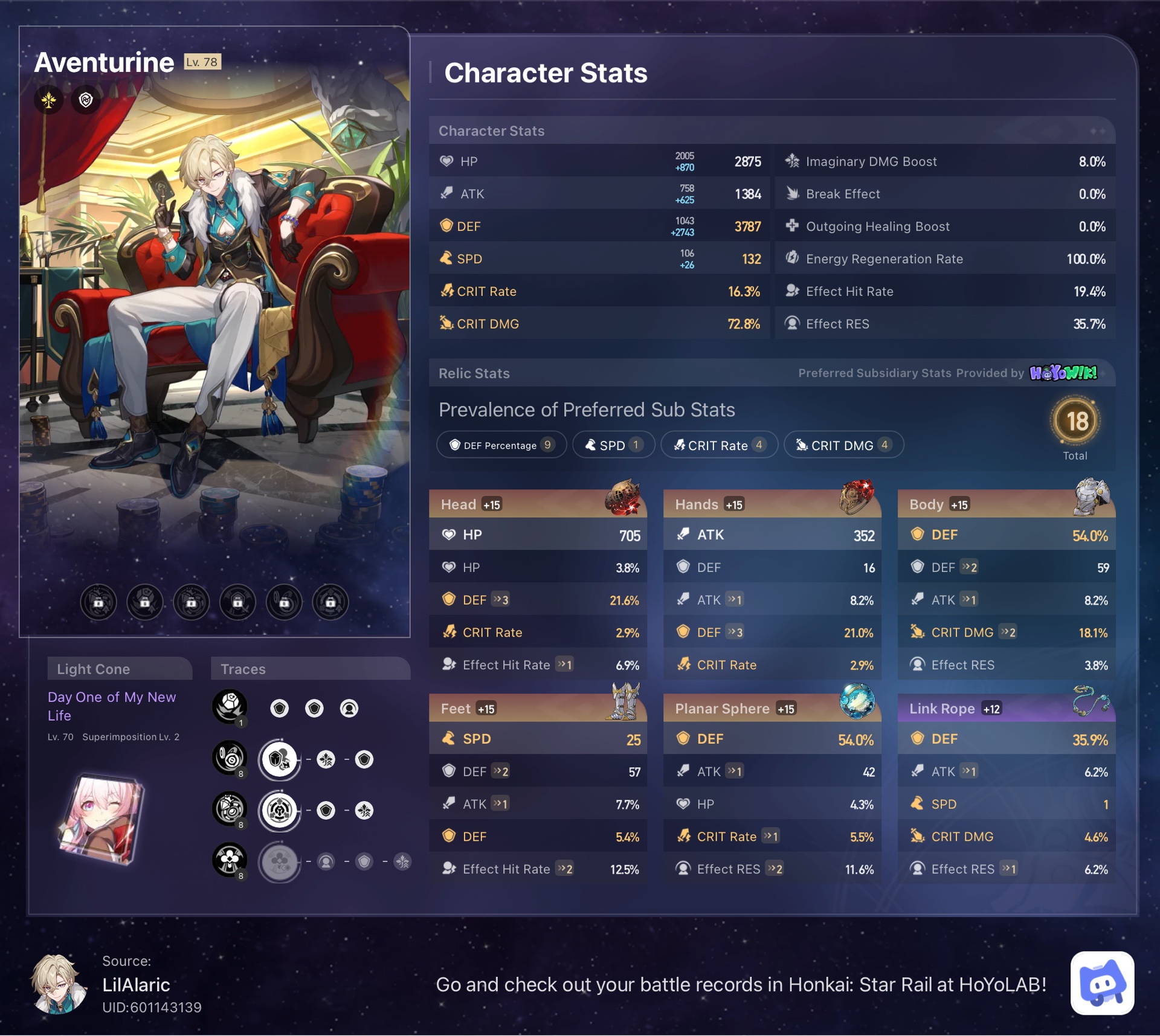Click the Imaginary element icon under the name
Viewport: 1160px width, 1036px height.
(x=50, y=100)
